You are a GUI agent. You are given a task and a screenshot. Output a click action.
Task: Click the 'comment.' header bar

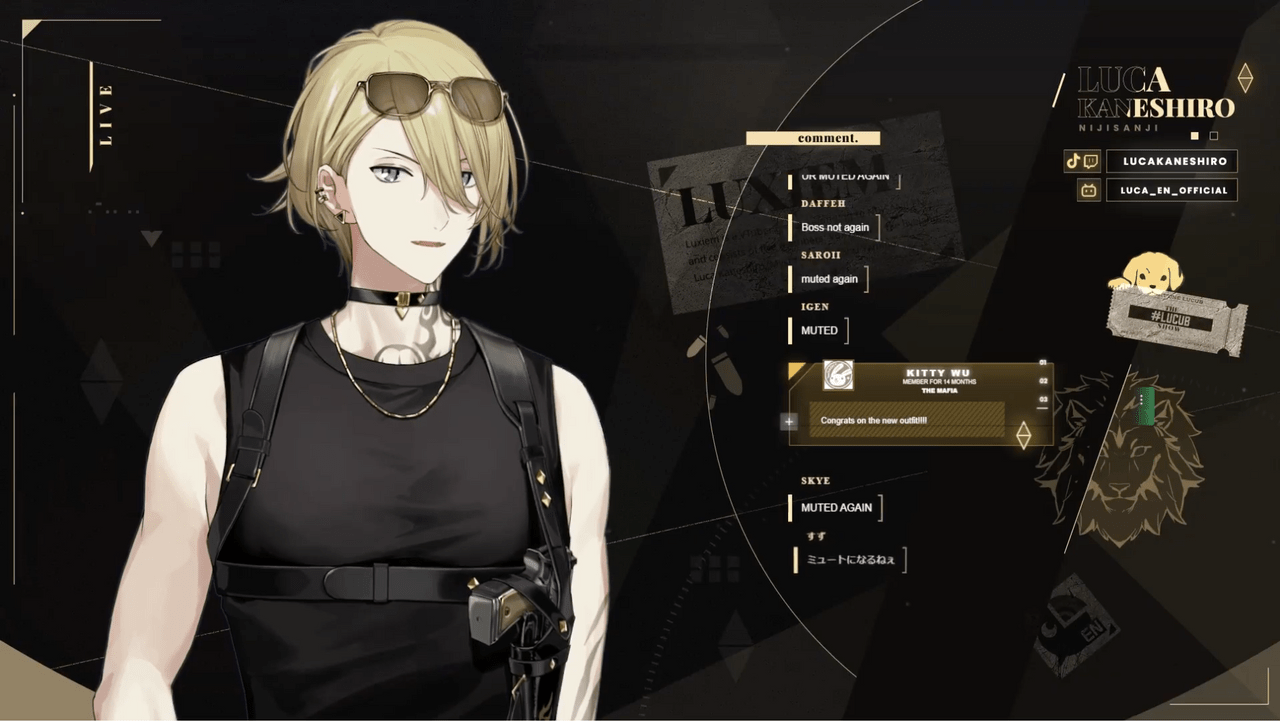(813, 138)
